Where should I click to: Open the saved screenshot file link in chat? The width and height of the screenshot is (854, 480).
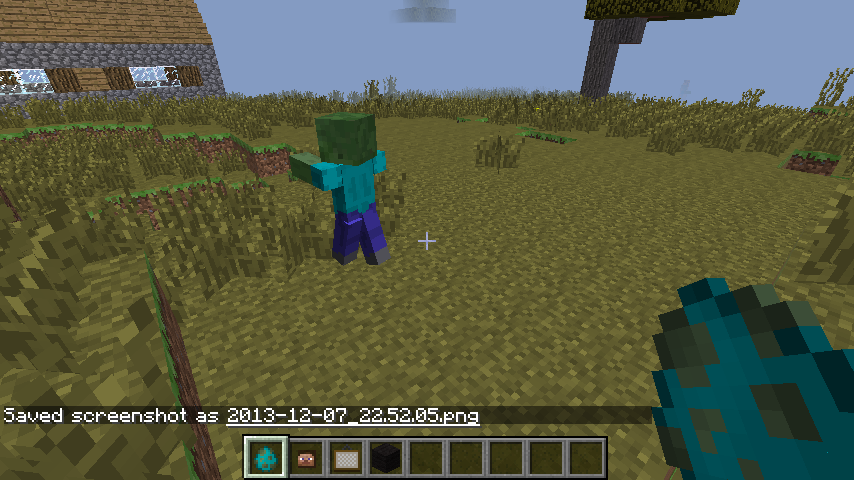[x=352, y=415]
